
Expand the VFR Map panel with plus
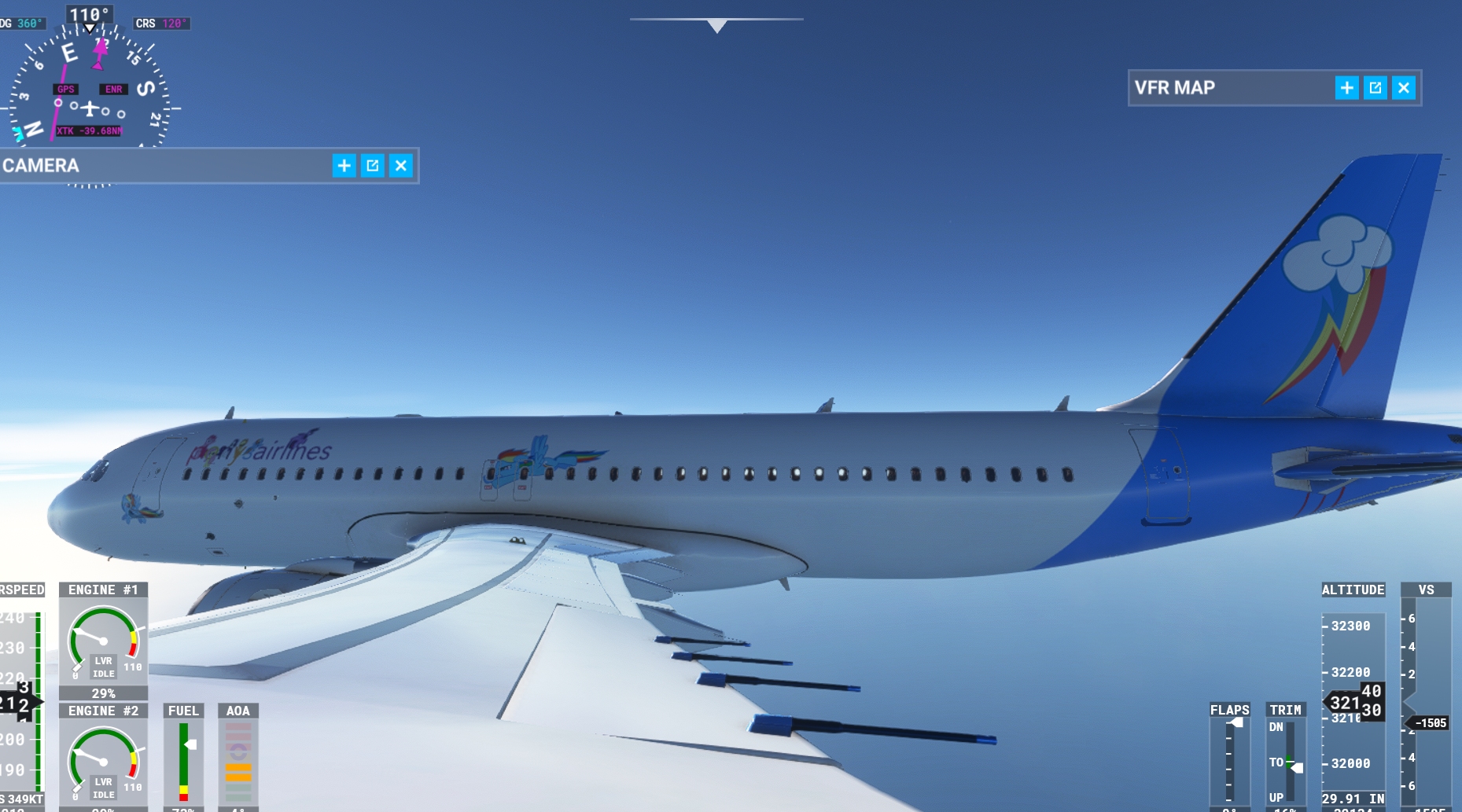pos(1346,88)
